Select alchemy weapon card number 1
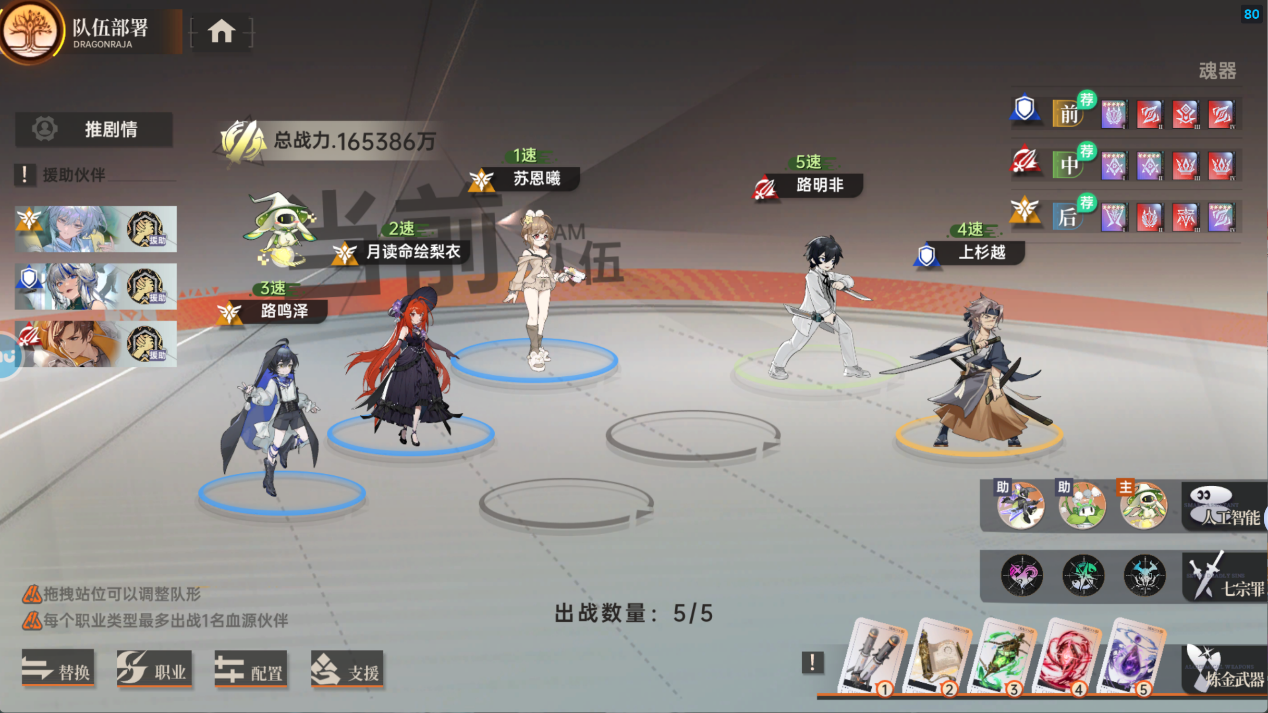 click(x=872, y=657)
